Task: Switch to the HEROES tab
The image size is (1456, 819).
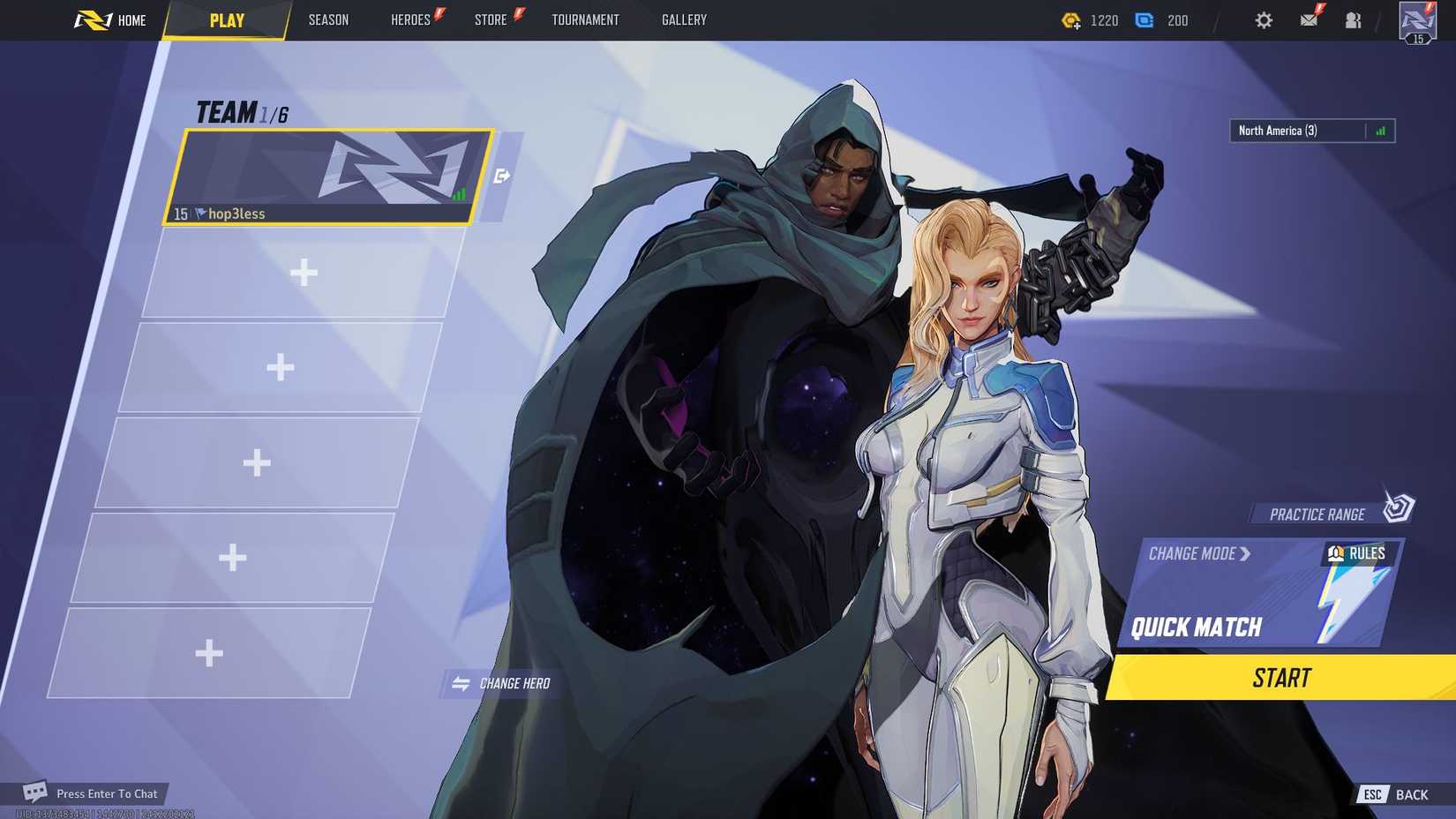Action: coord(409,19)
